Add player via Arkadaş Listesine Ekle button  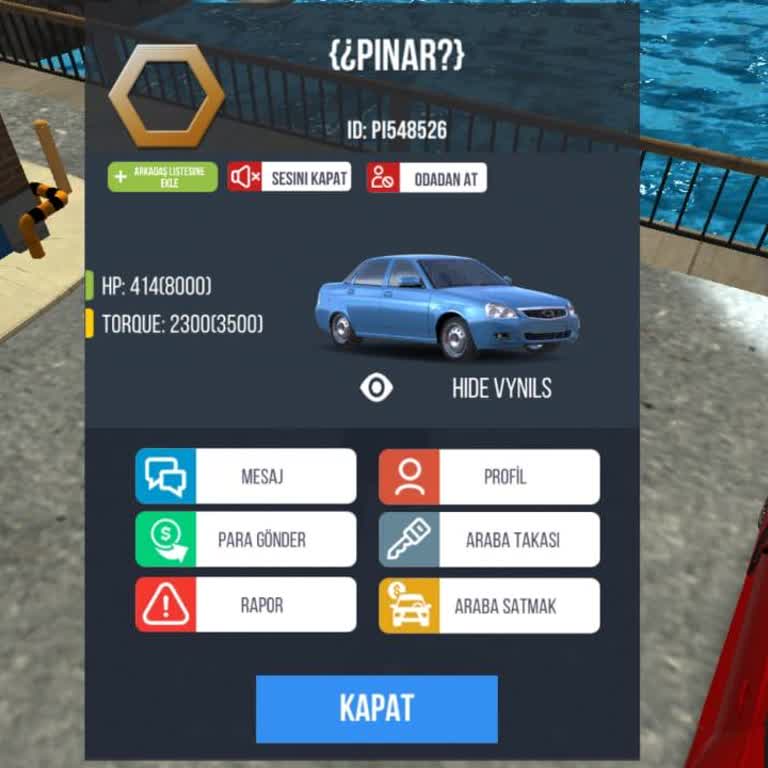pos(163,177)
